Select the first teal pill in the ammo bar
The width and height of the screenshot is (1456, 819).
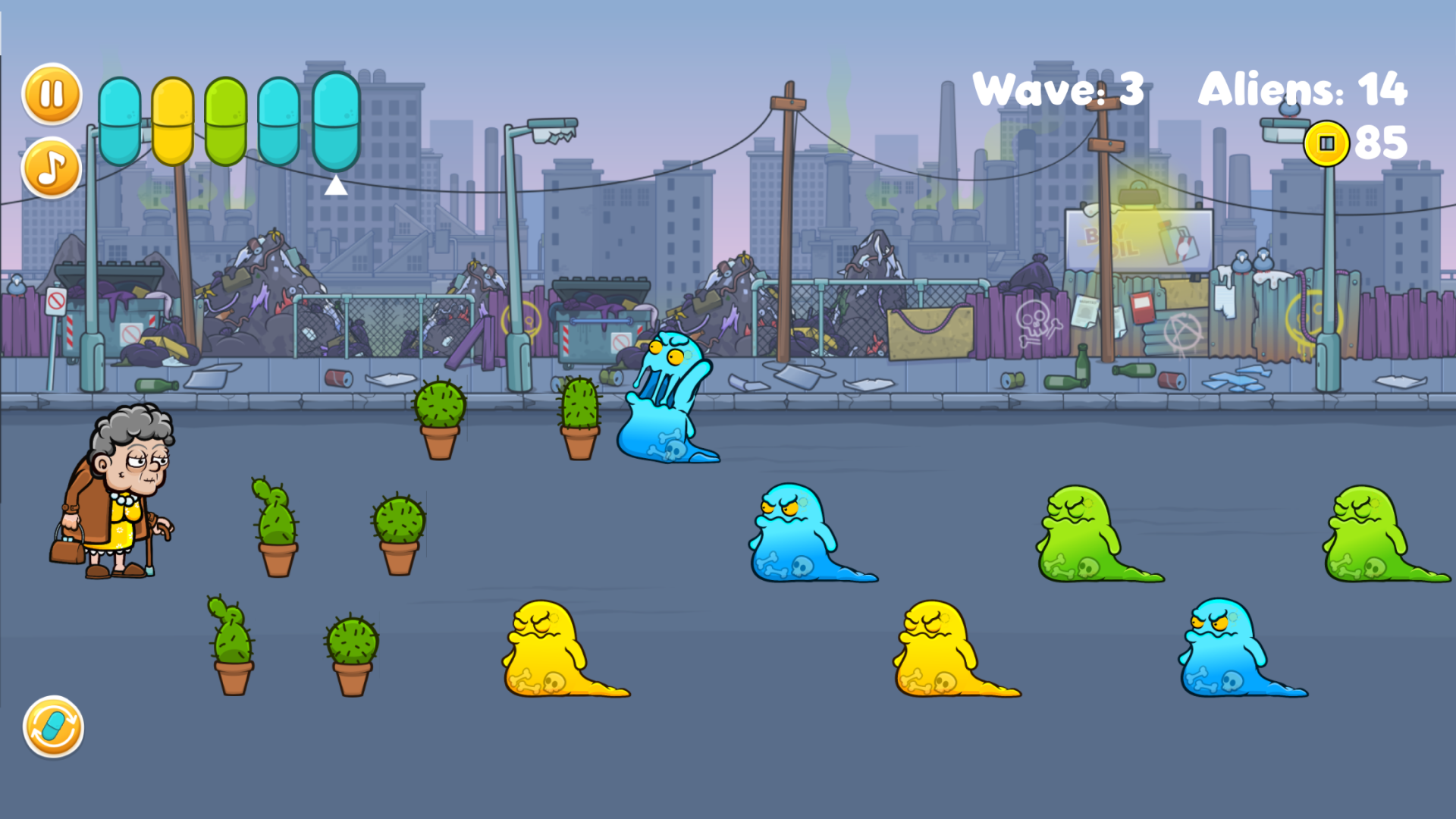[121, 121]
